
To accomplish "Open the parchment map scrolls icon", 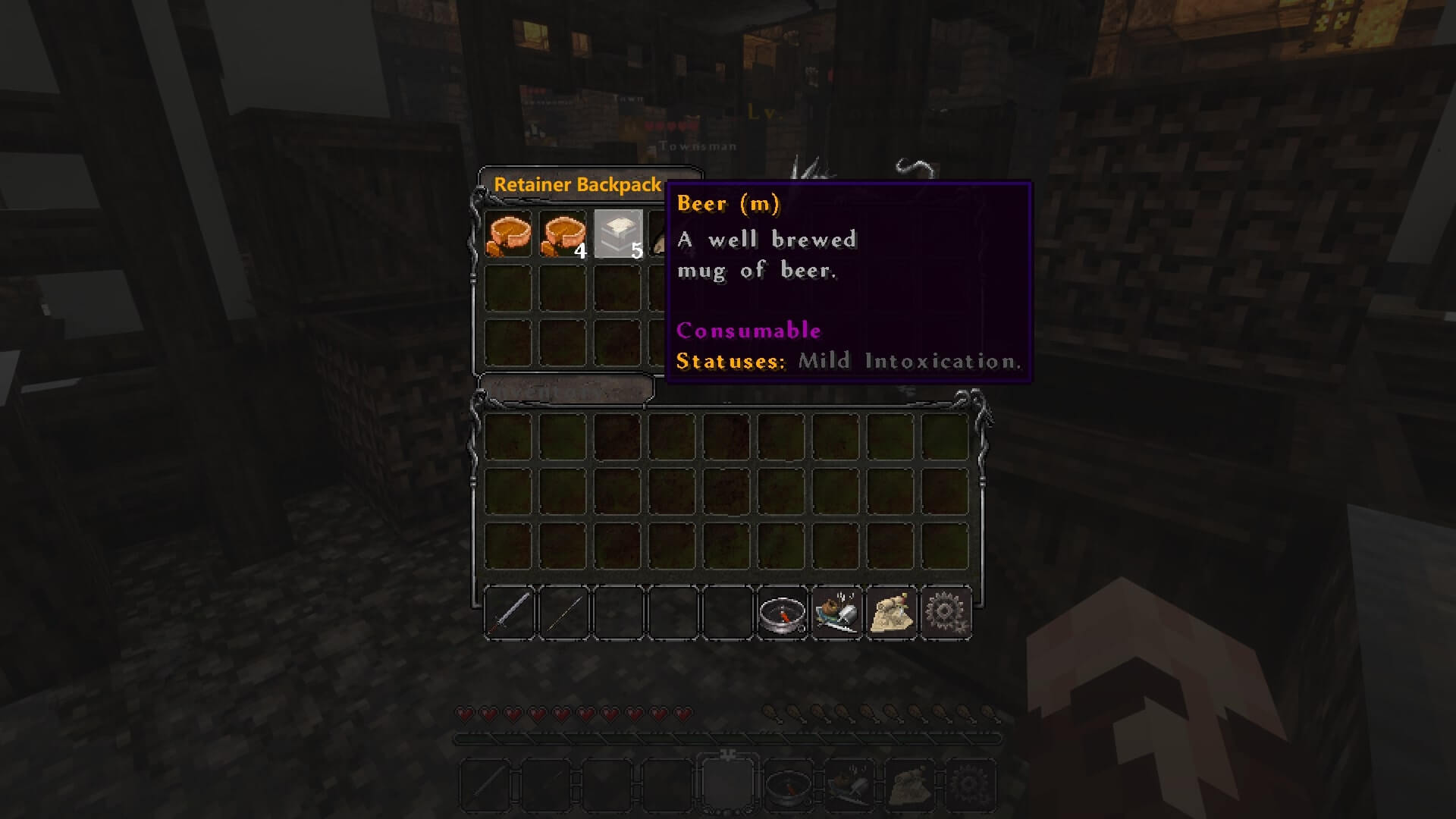I will click(x=891, y=613).
